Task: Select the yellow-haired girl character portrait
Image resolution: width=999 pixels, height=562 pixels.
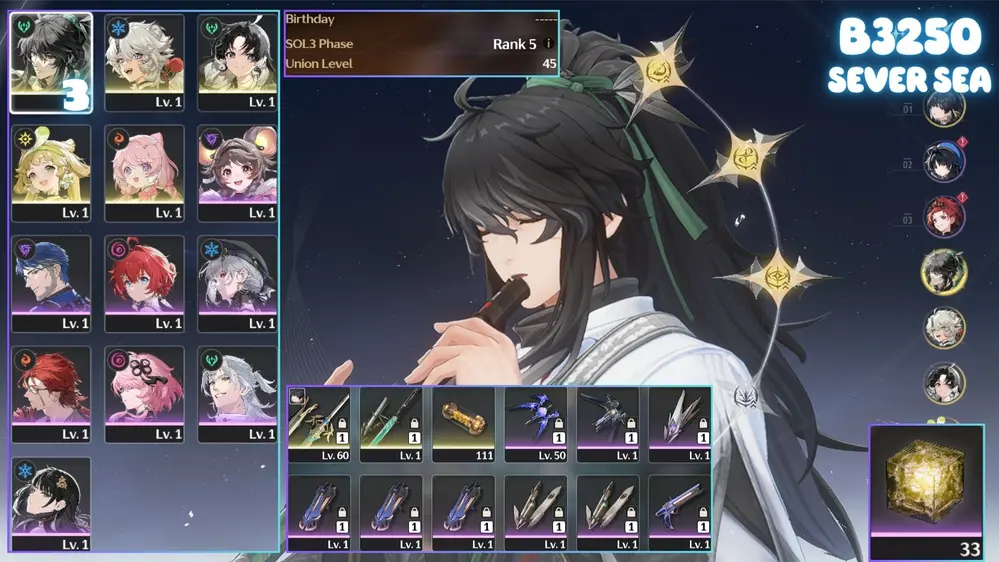Action: pos(51,172)
